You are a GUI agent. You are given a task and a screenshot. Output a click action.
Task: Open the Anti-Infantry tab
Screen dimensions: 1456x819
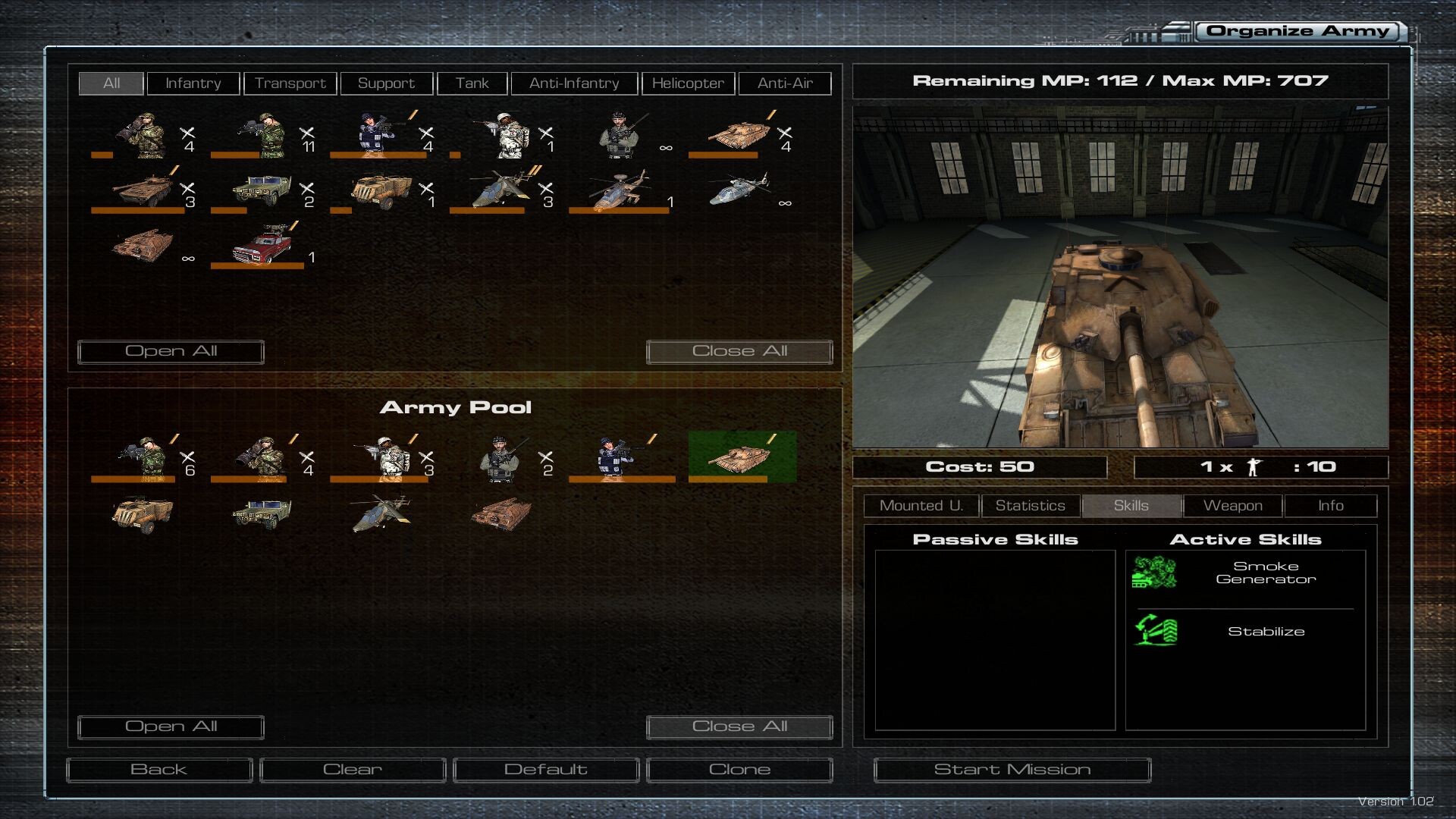pos(574,83)
